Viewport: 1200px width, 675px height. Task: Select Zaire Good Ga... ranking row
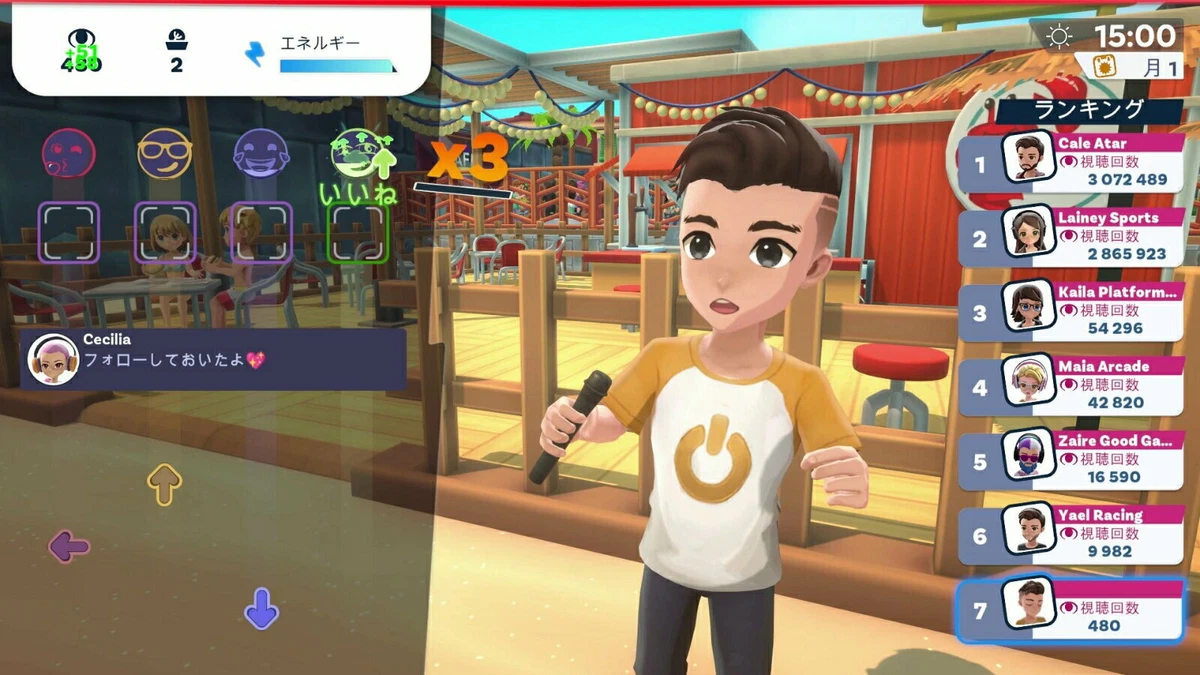point(1071,460)
